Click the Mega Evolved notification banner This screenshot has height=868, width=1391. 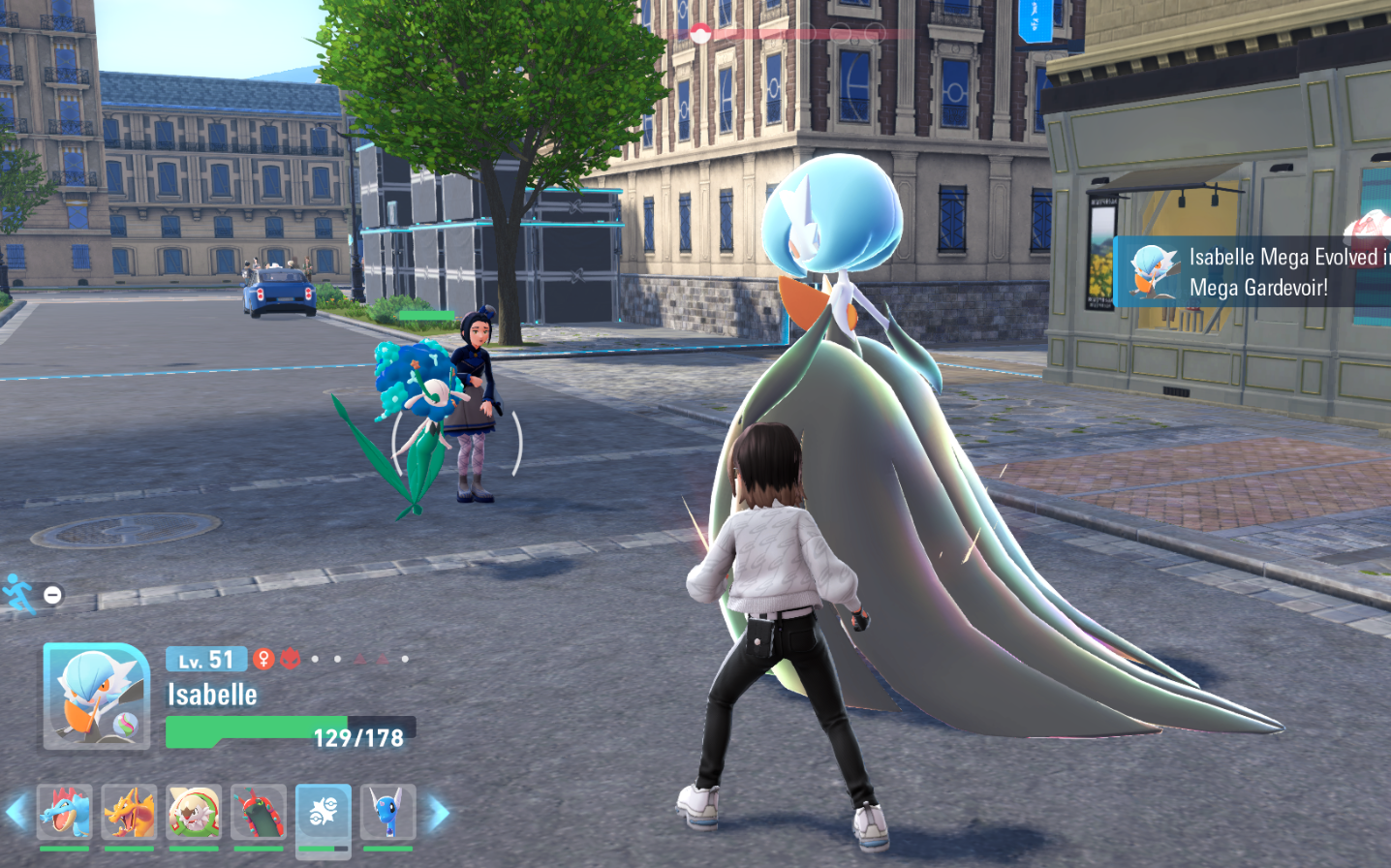pyautogui.click(x=1254, y=272)
